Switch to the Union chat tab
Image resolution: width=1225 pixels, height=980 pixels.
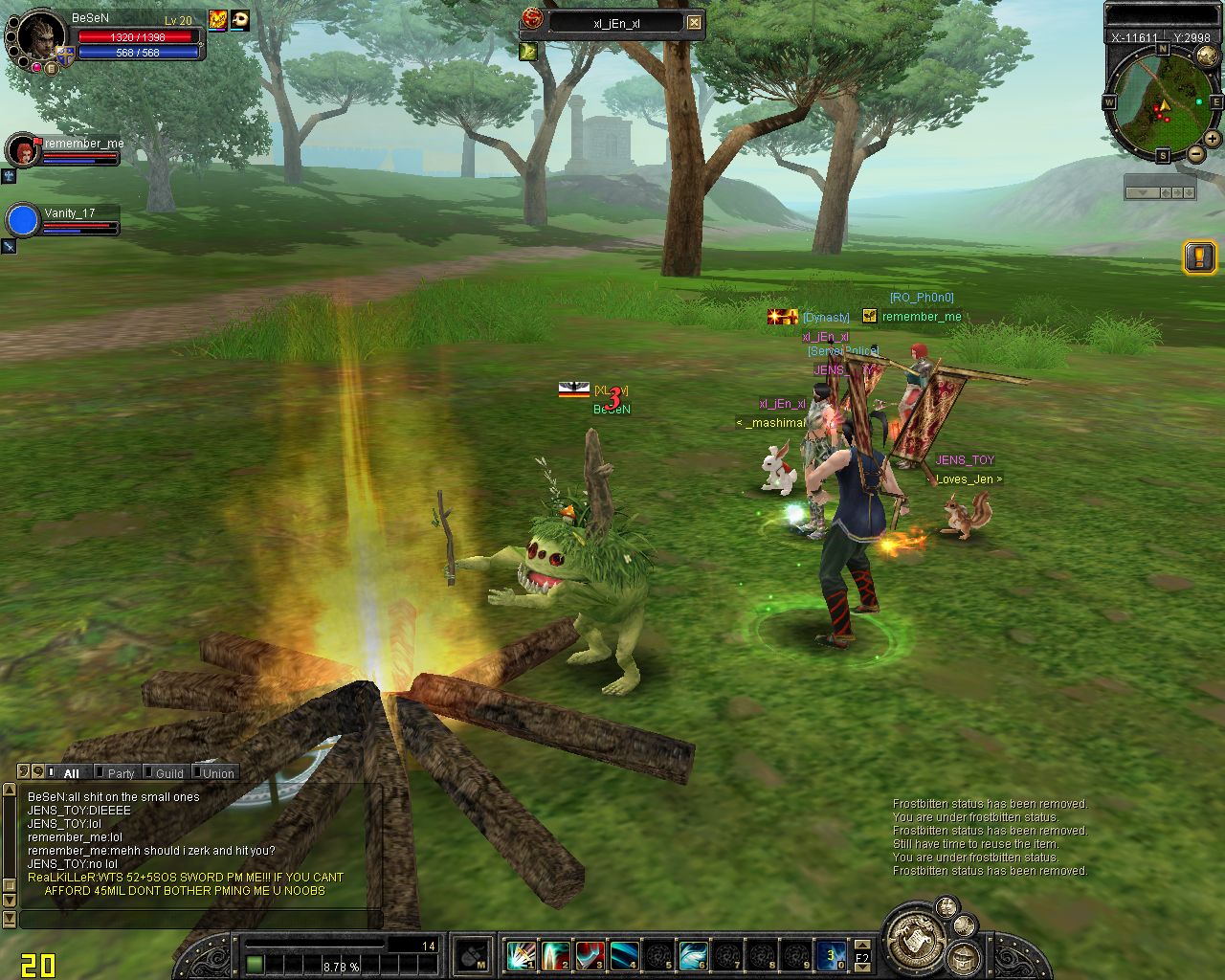pos(218,773)
